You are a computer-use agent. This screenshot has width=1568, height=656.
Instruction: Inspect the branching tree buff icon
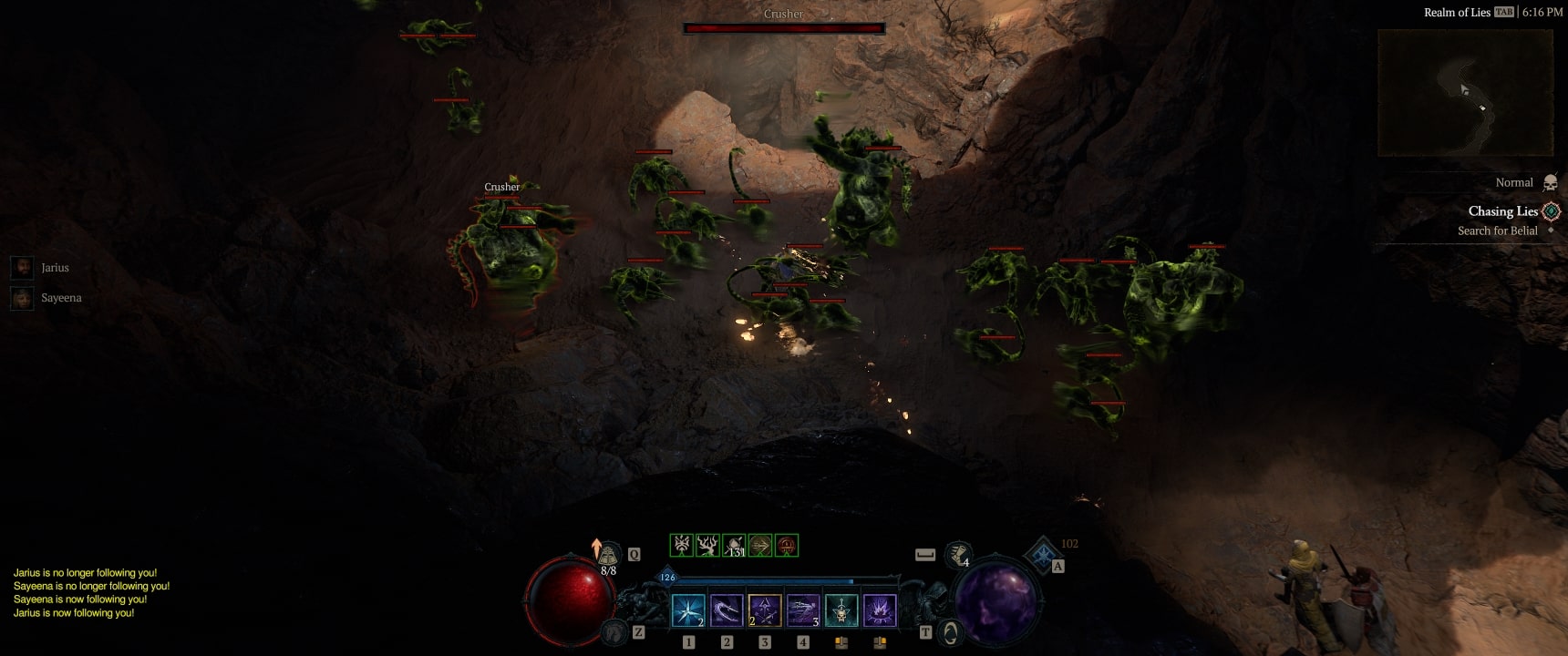tap(707, 546)
